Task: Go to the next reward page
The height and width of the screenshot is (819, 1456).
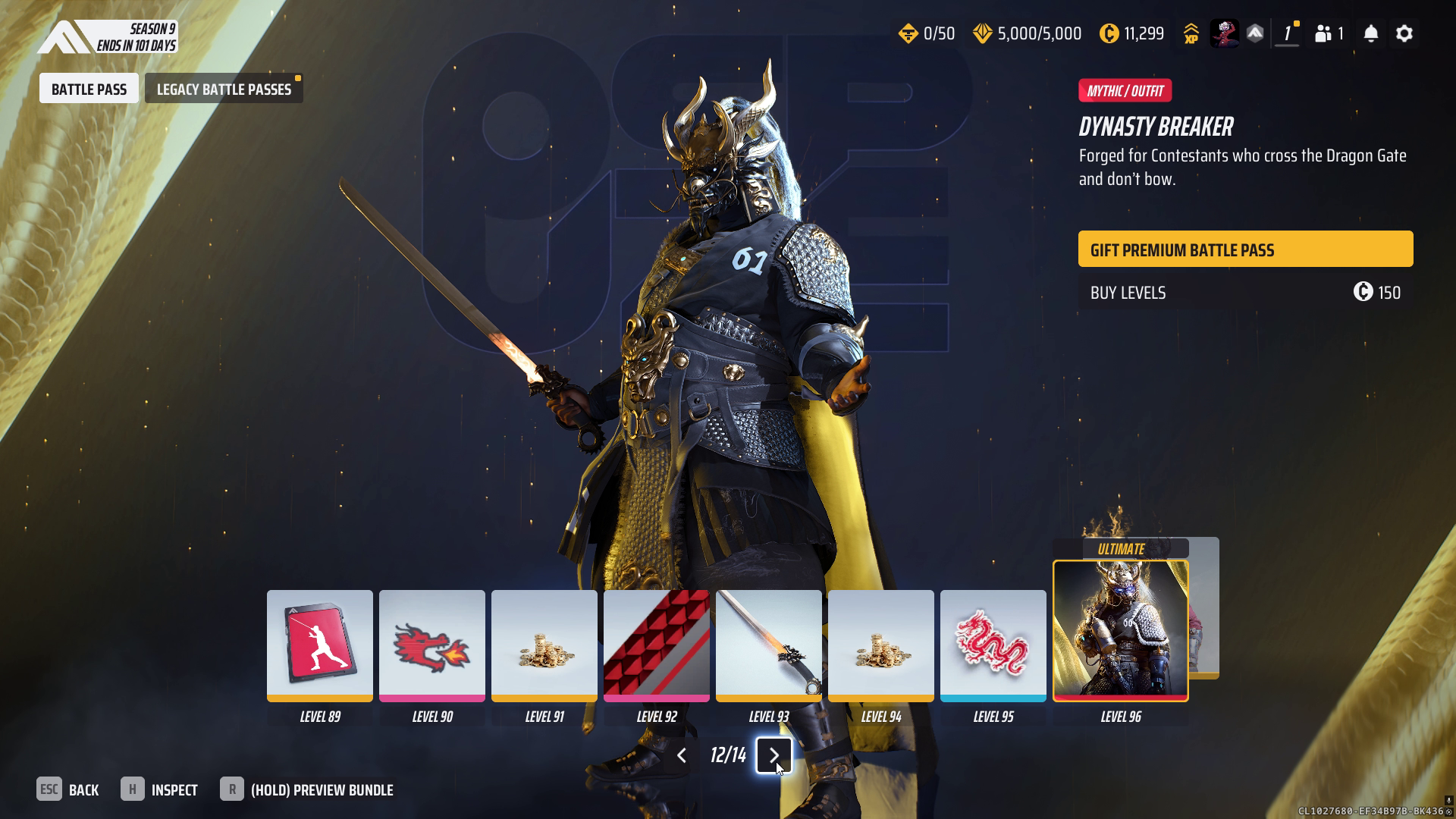Action: pos(773,755)
